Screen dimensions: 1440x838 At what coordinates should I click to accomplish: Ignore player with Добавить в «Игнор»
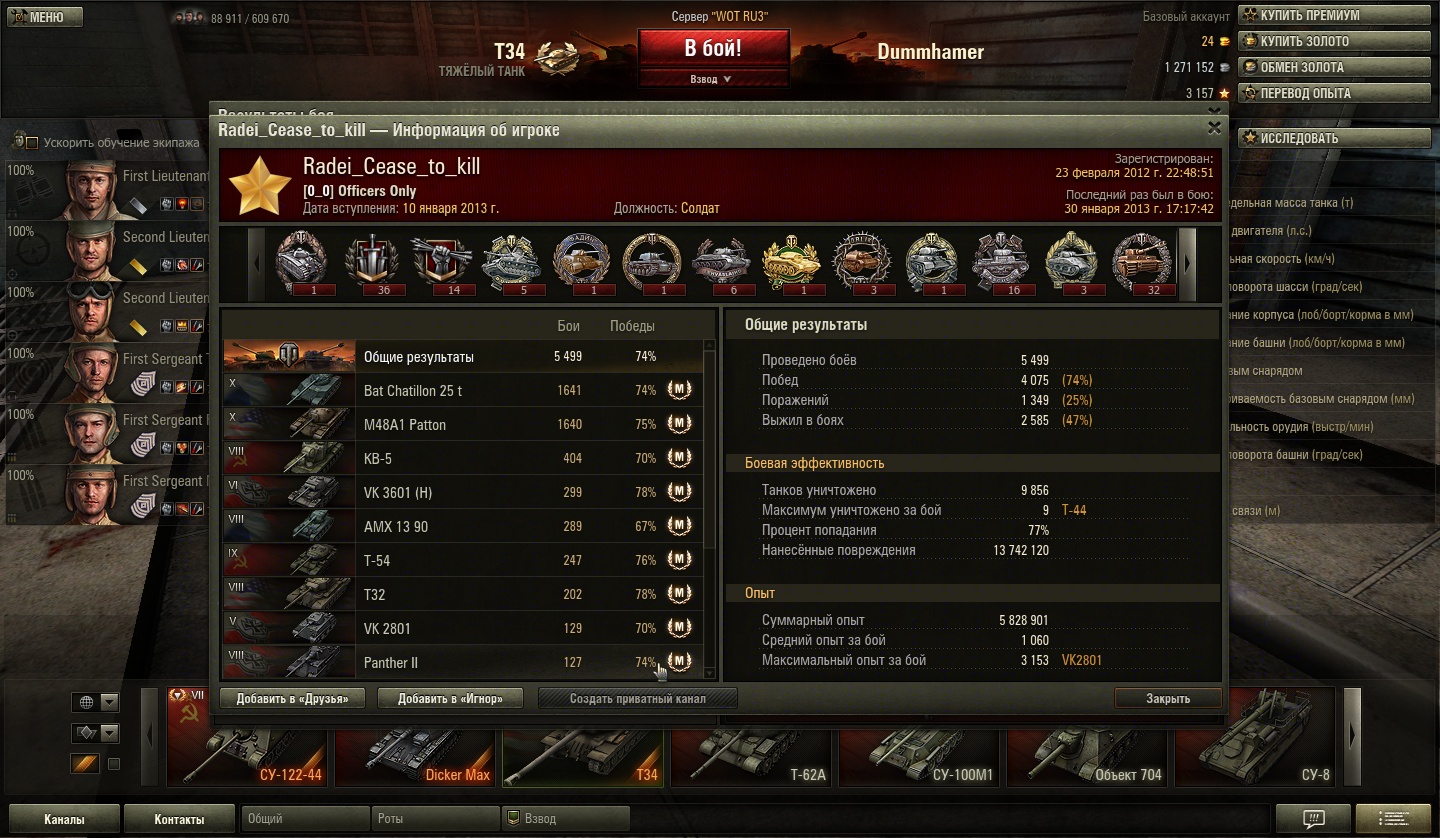coord(450,699)
